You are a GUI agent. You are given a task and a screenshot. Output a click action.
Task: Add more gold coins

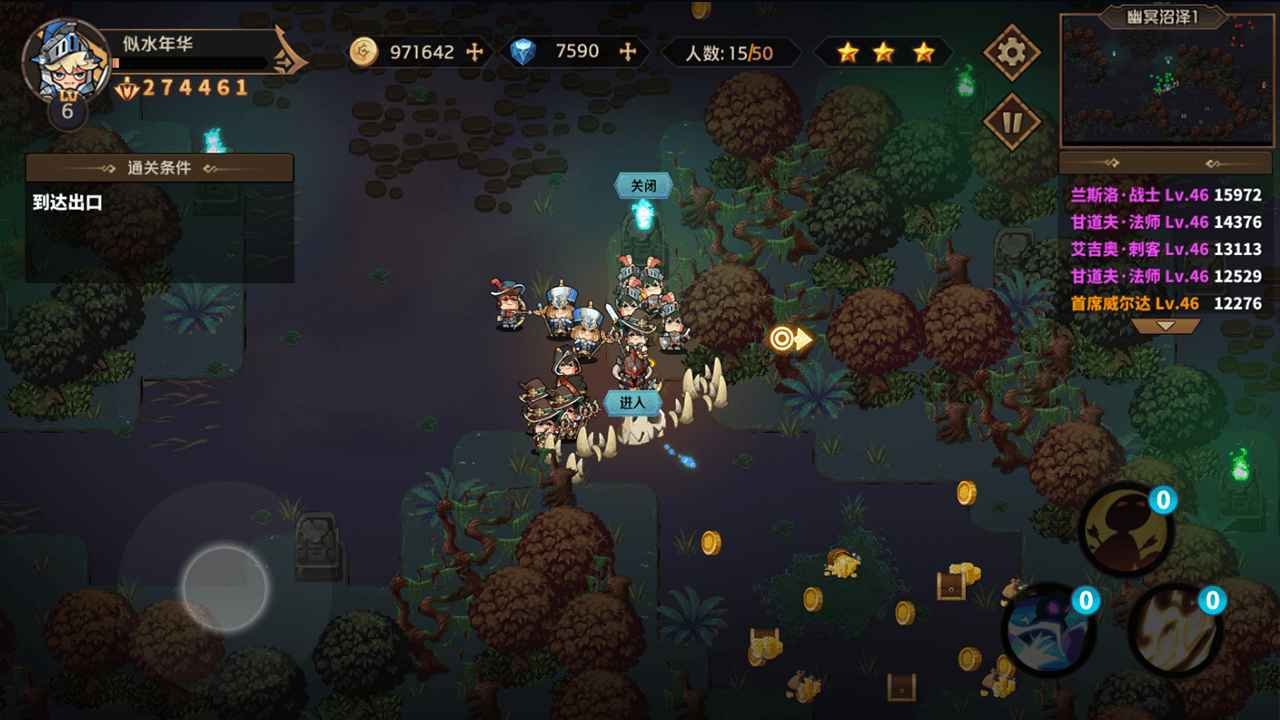click(x=475, y=52)
